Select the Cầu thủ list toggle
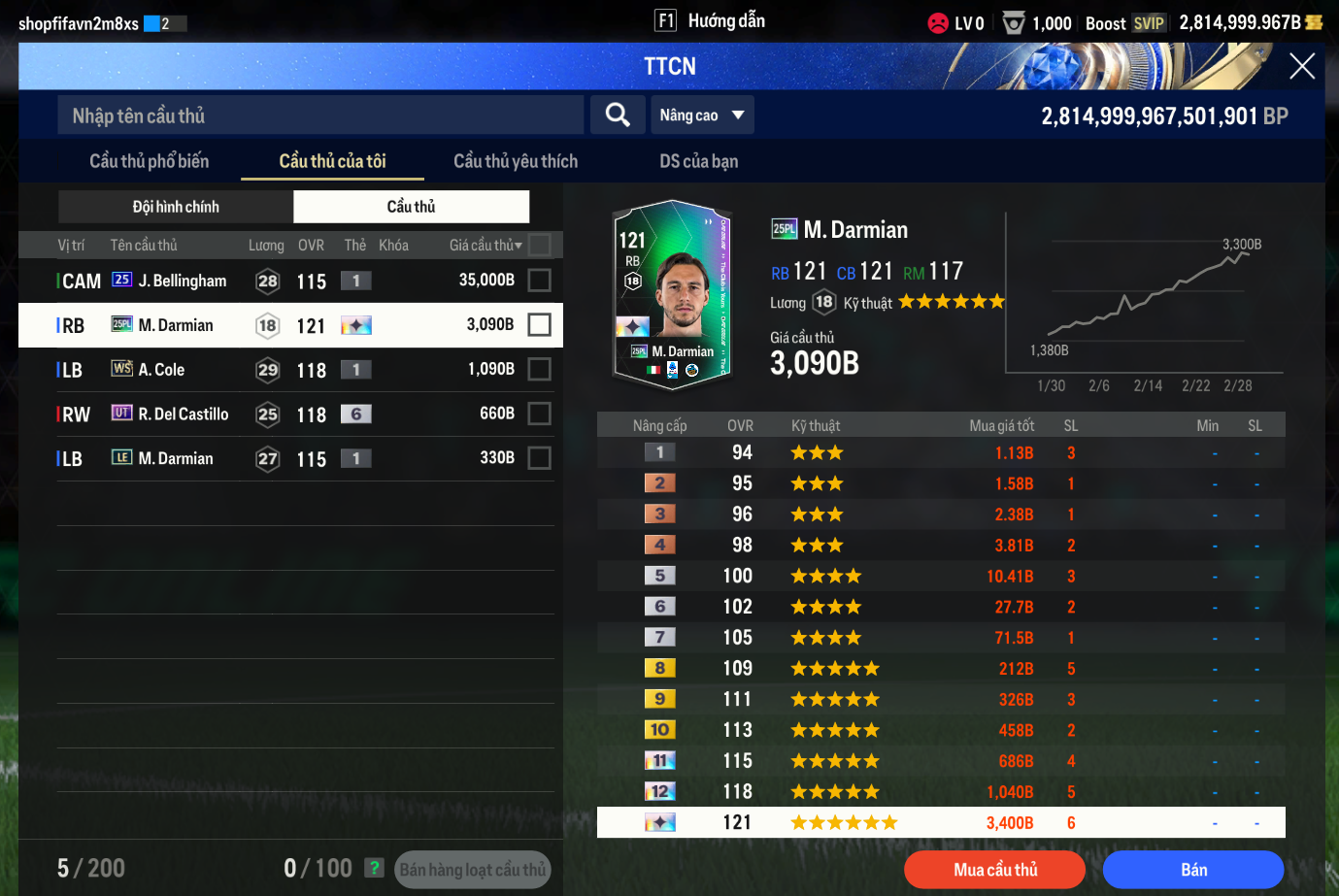 click(411, 207)
